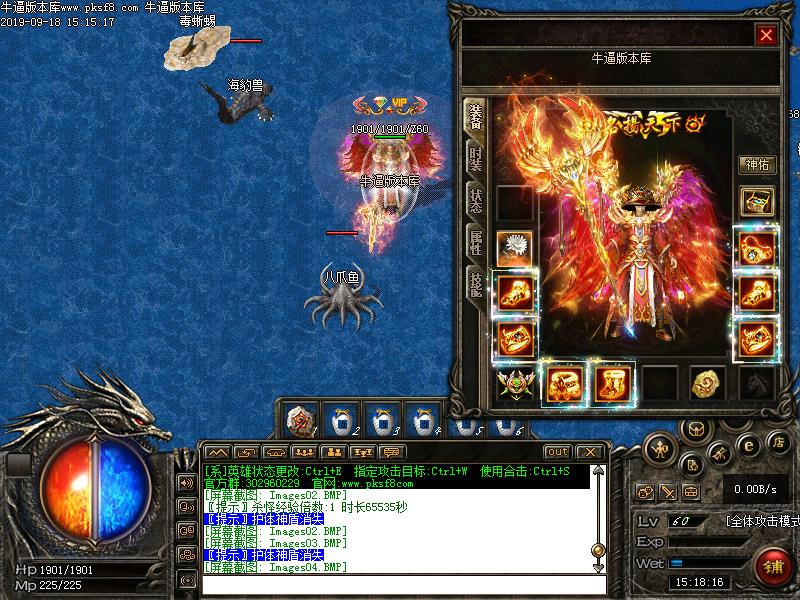Use the red rune stone in hotbar slot 1
Image resolution: width=800 pixels, height=600 pixels.
tap(300, 418)
